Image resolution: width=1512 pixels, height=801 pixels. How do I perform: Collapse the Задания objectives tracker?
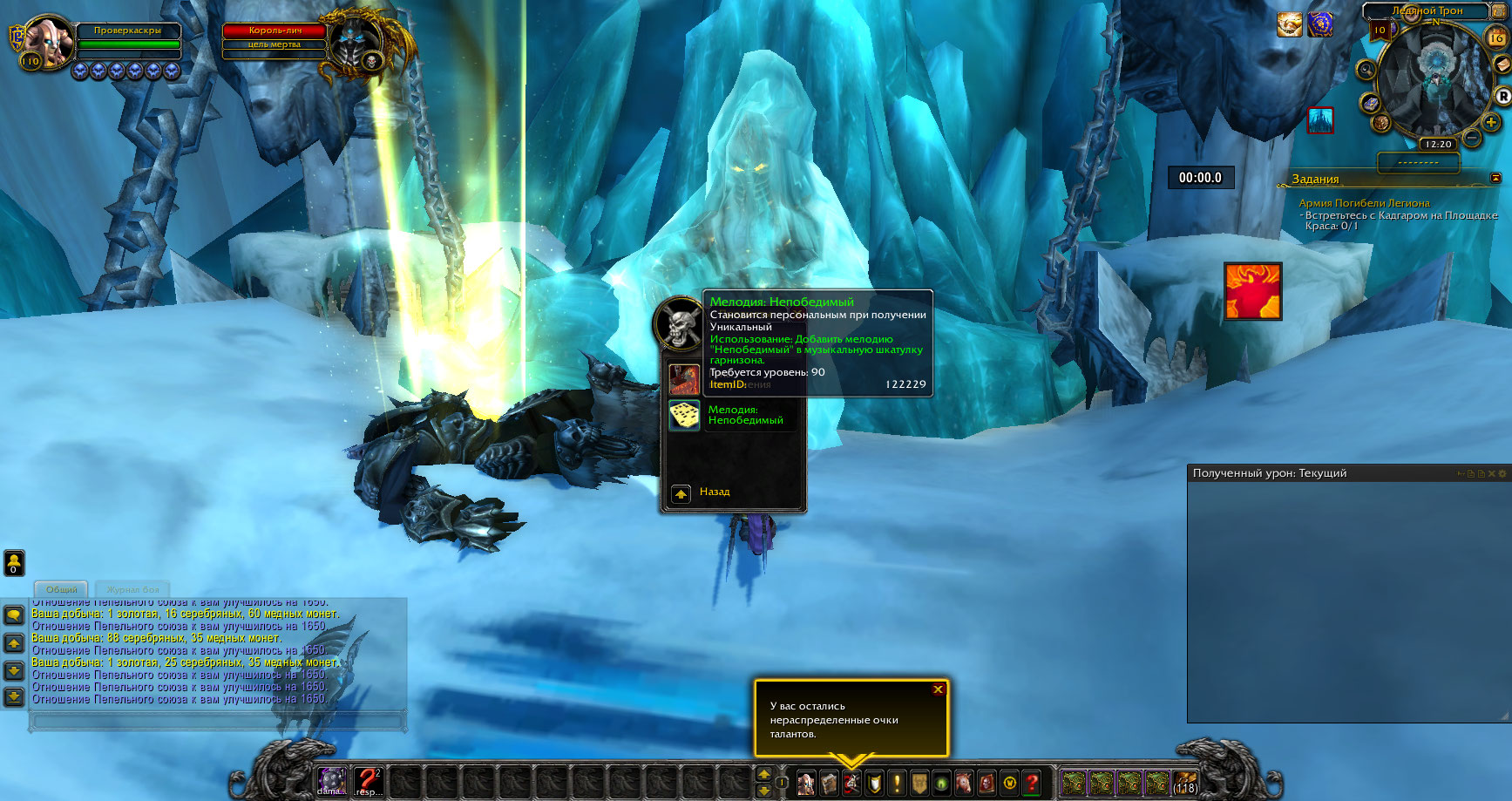coord(1495,178)
